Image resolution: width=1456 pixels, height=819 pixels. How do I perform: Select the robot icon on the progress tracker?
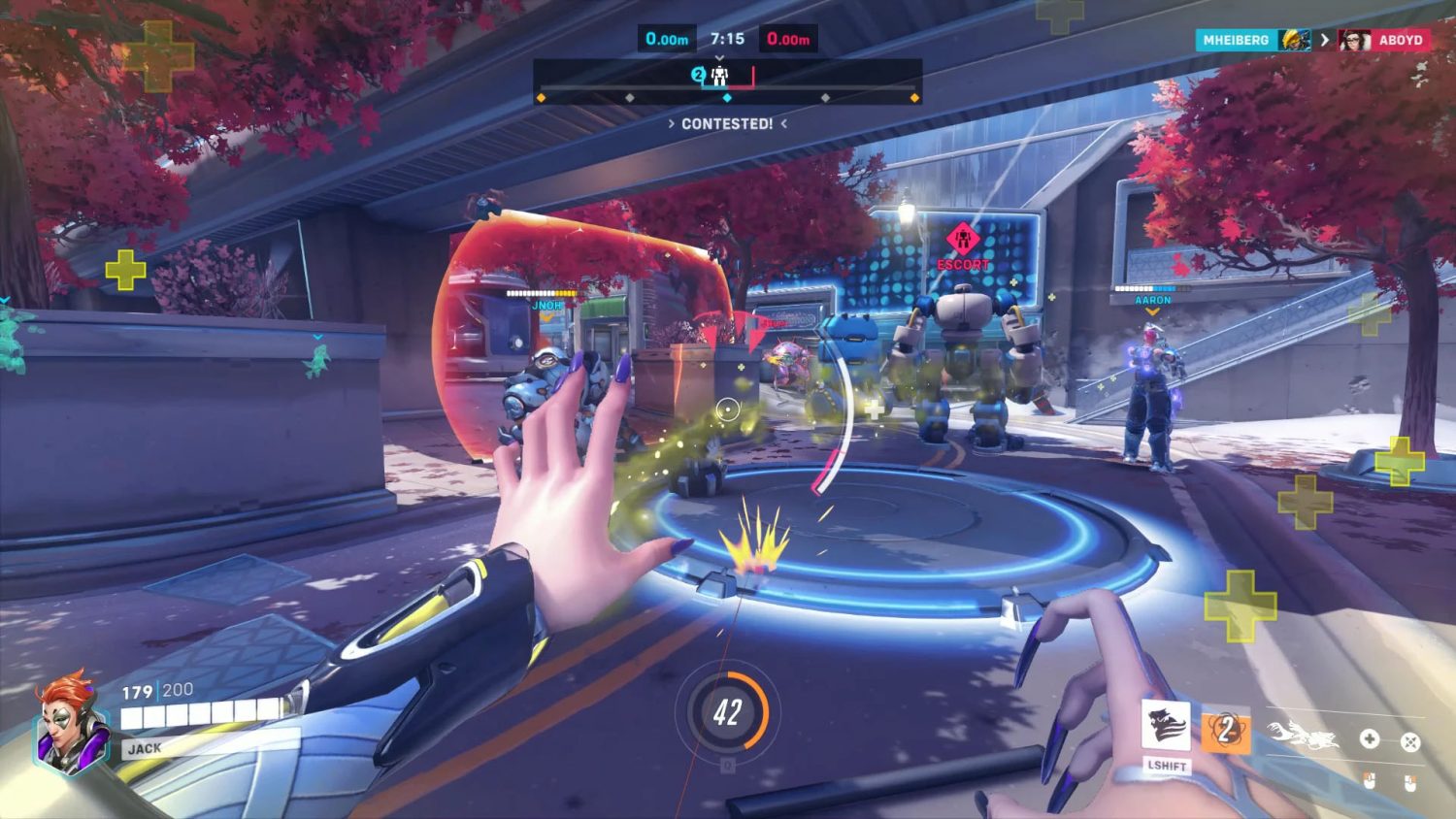point(719,76)
